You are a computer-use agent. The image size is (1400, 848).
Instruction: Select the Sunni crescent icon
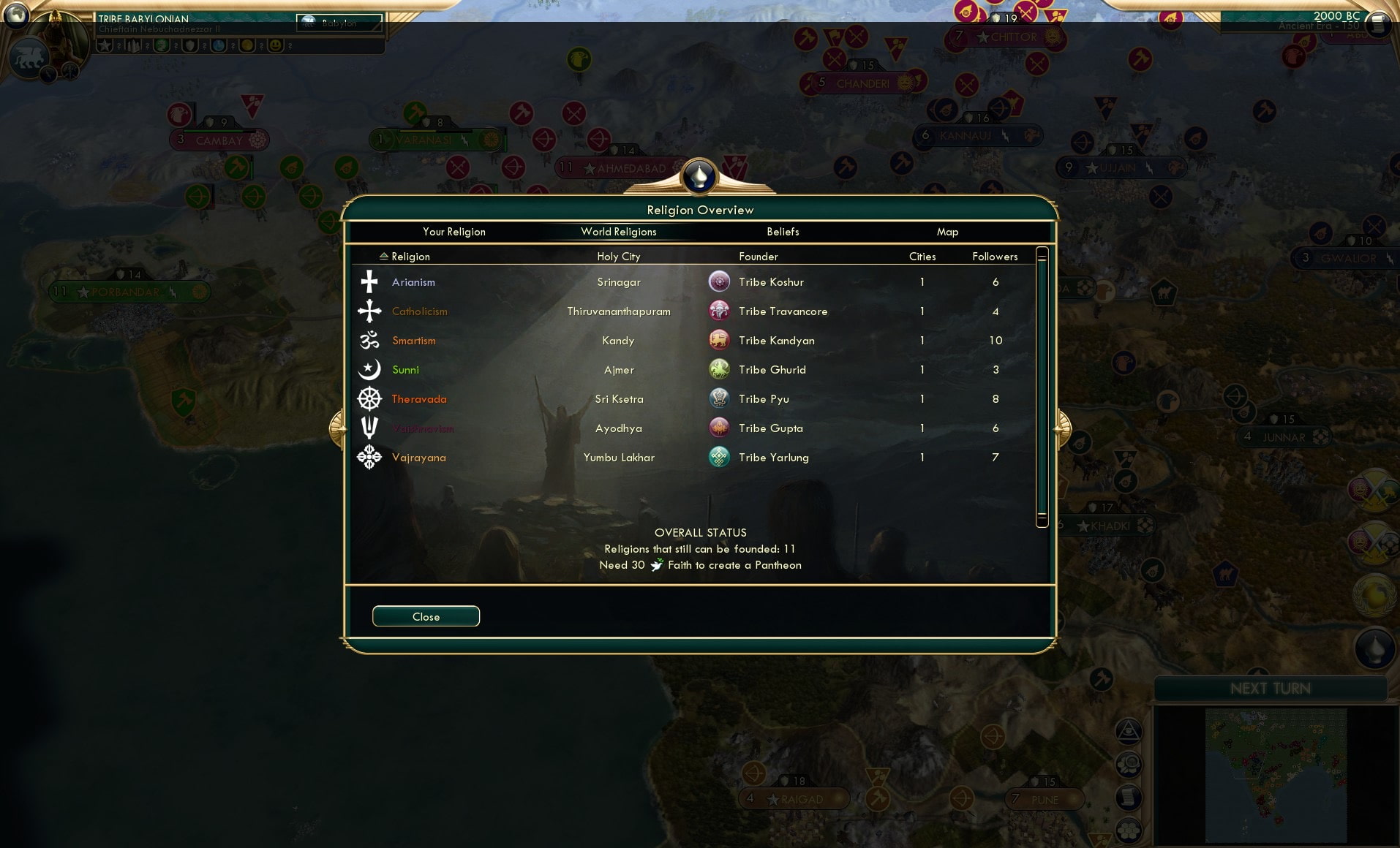click(x=369, y=370)
